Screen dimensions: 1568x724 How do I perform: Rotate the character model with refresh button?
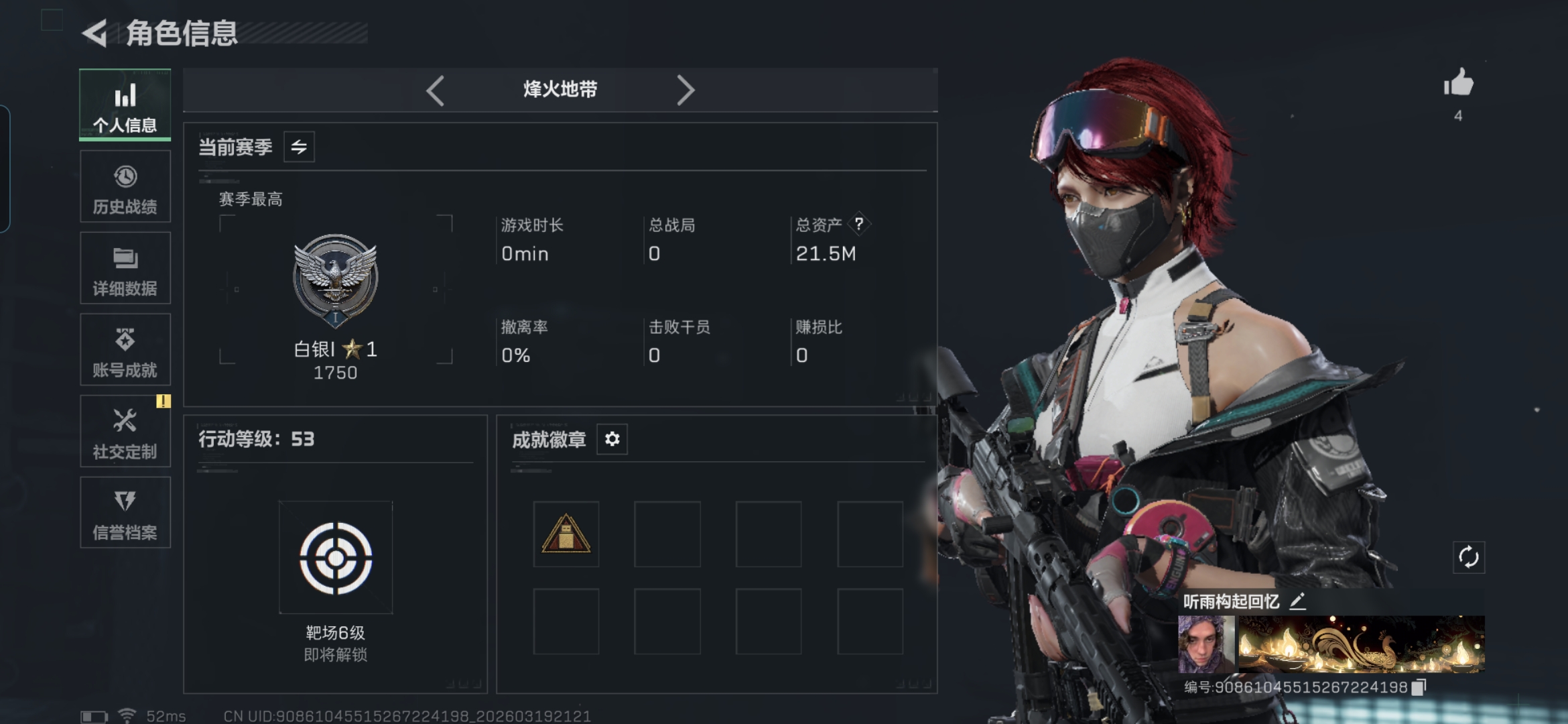(x=1469, y=557)
